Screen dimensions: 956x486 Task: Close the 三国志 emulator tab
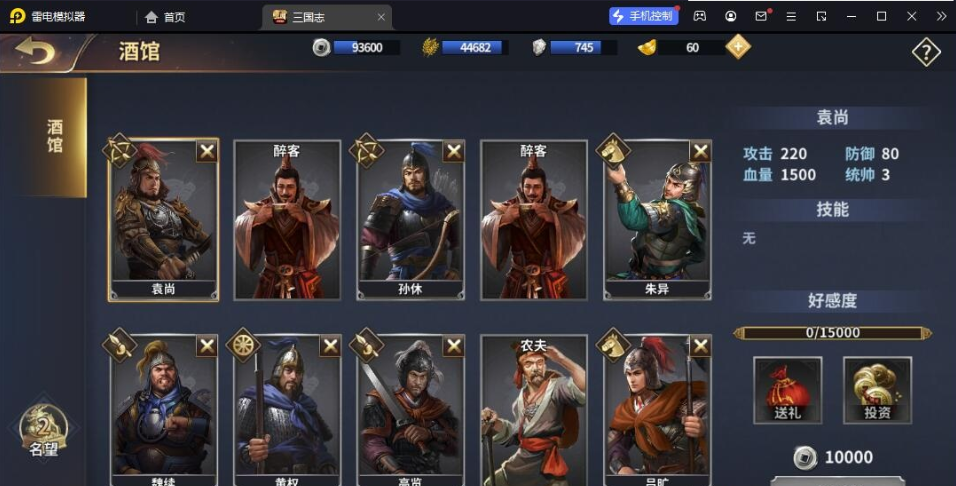tap(381, 17)
